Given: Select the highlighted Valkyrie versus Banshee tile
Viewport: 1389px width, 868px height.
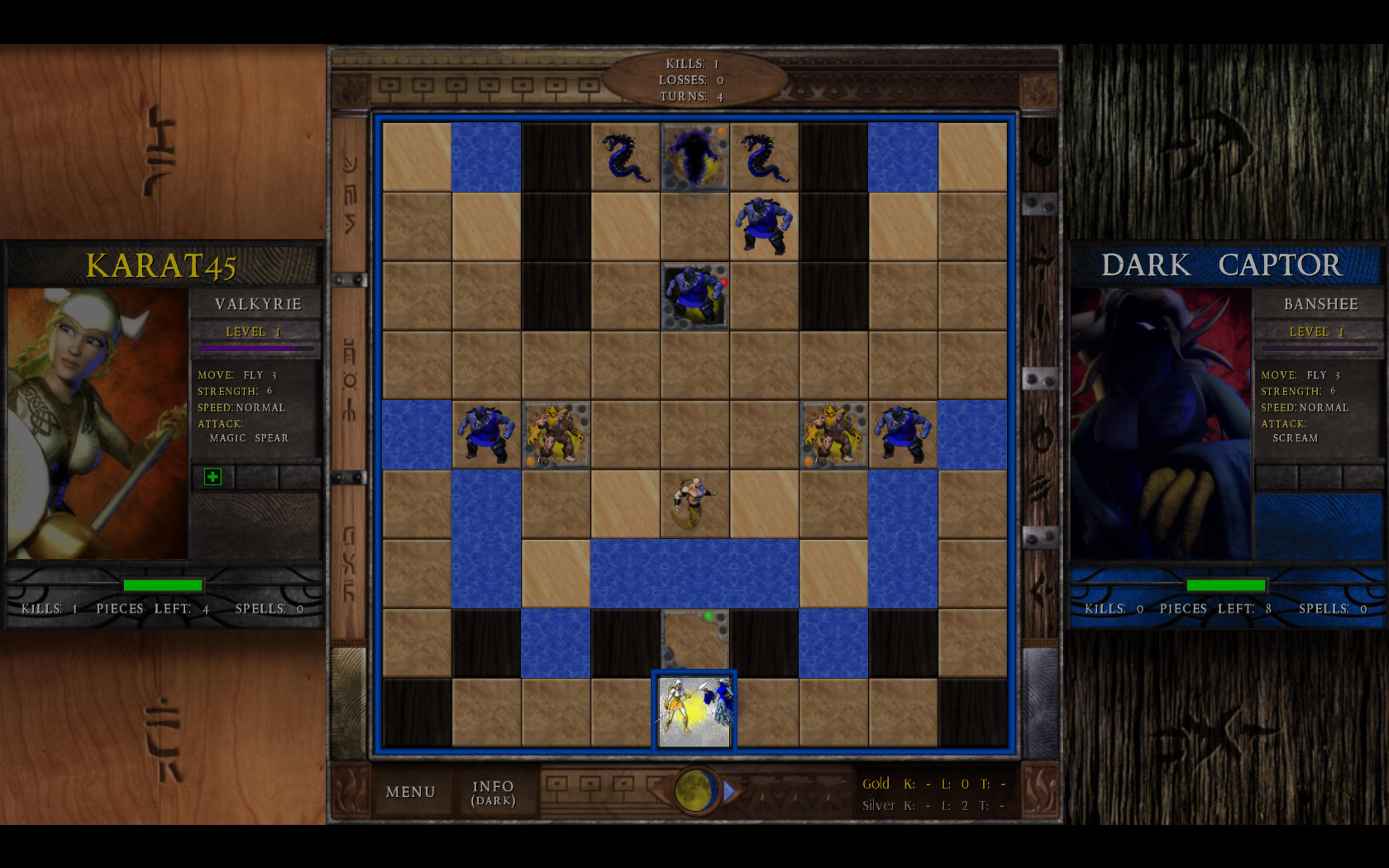Looking at the screenshot, I should coord(694,712).
